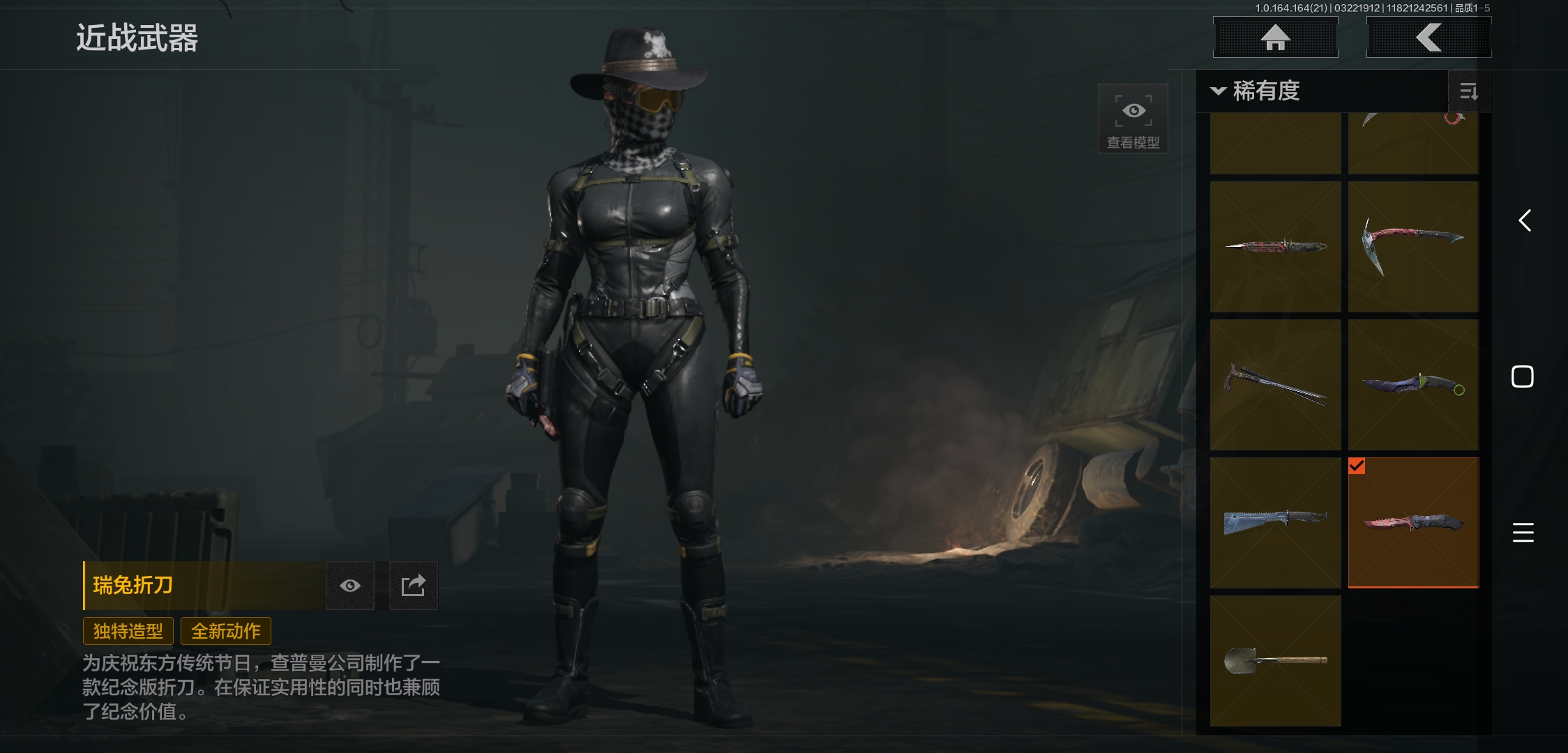
Task: Tap the Android home square button
Action: tap(1523, 376)
